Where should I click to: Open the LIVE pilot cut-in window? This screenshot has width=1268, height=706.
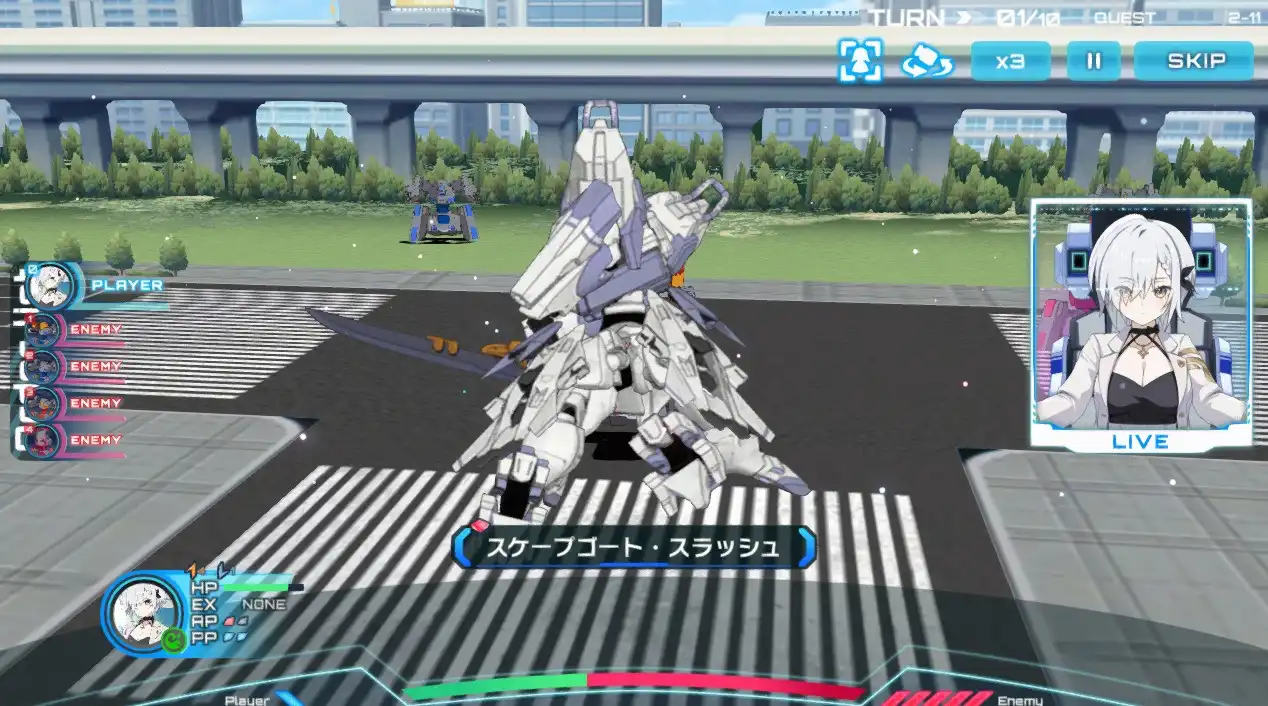coord(1141,322)
